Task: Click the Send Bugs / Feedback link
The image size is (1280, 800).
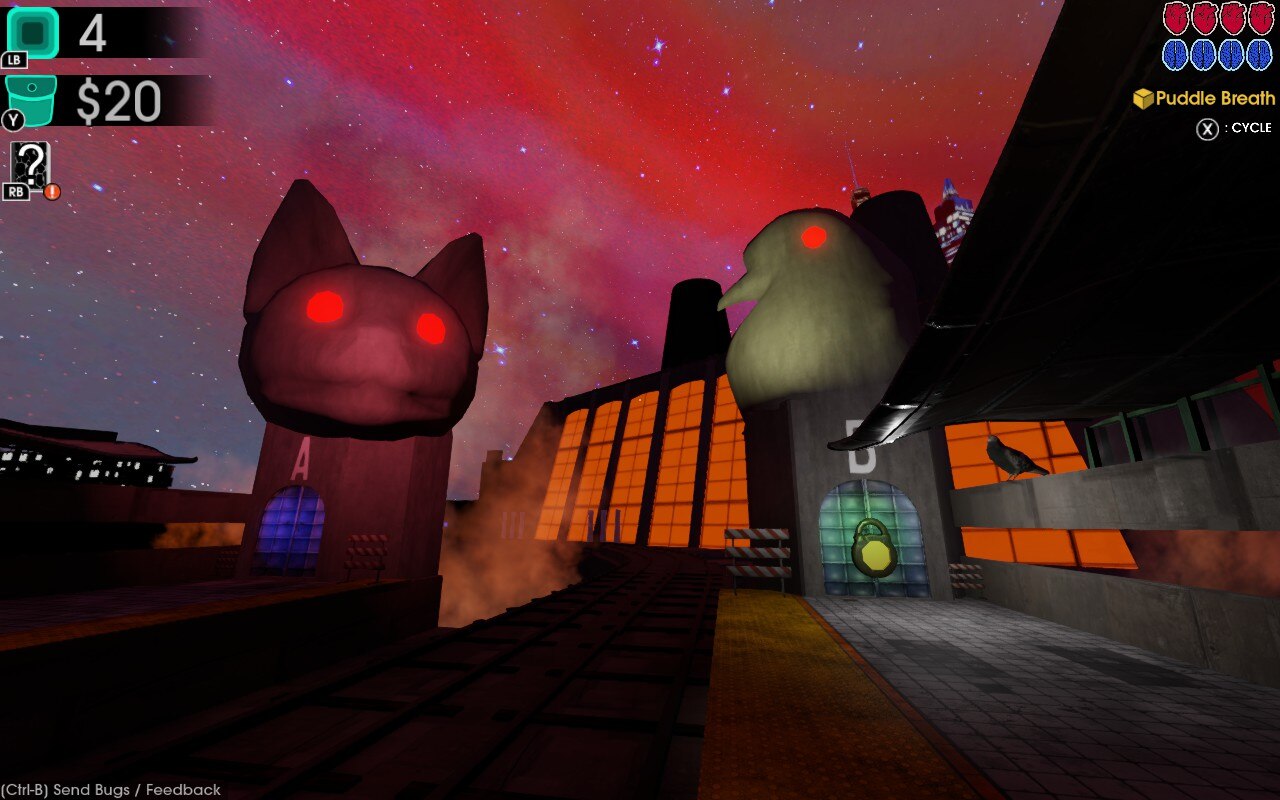Action: coord(110,789)
